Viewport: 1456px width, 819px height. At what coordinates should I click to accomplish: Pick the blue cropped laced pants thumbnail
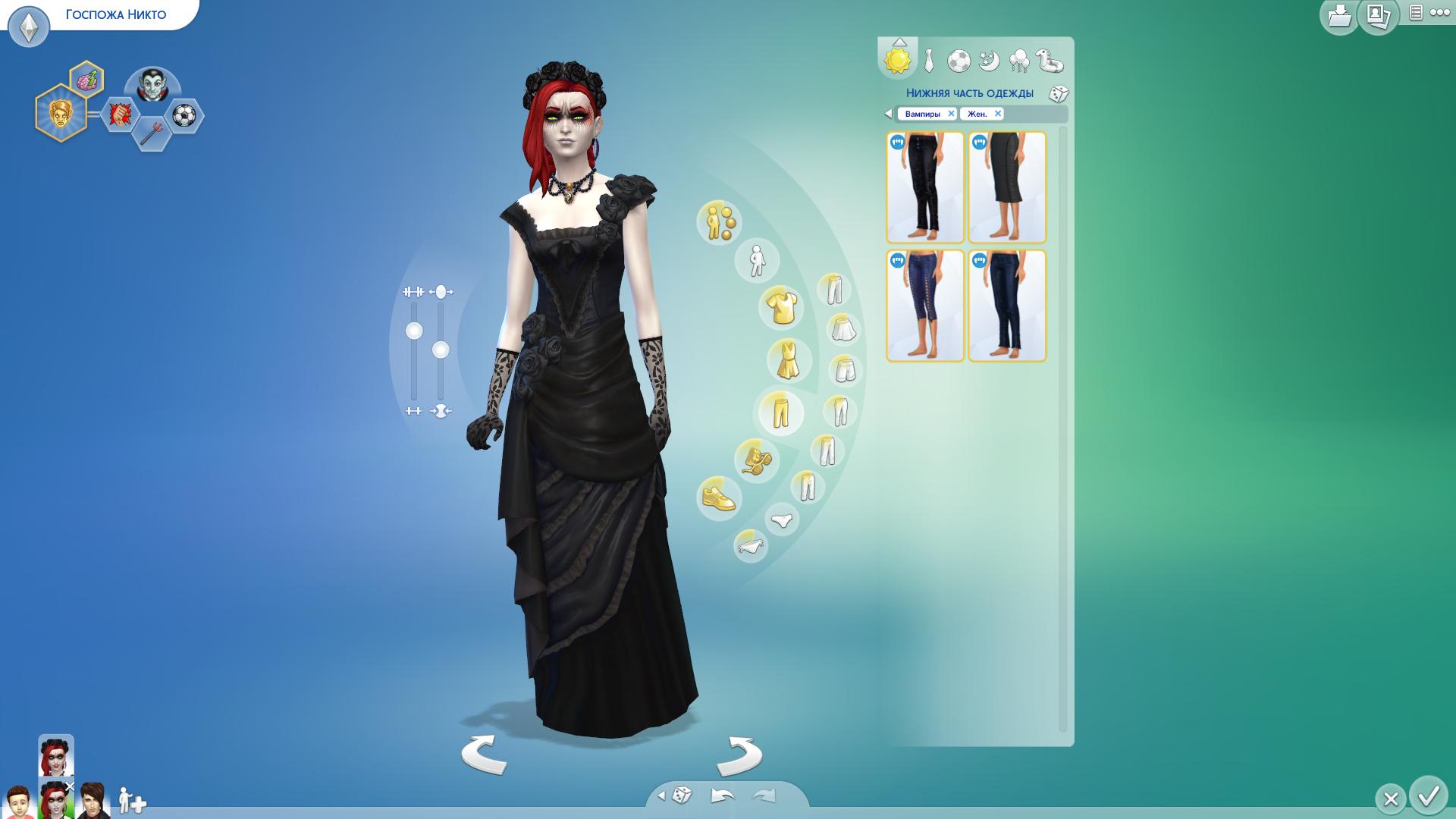coord(925,306)
